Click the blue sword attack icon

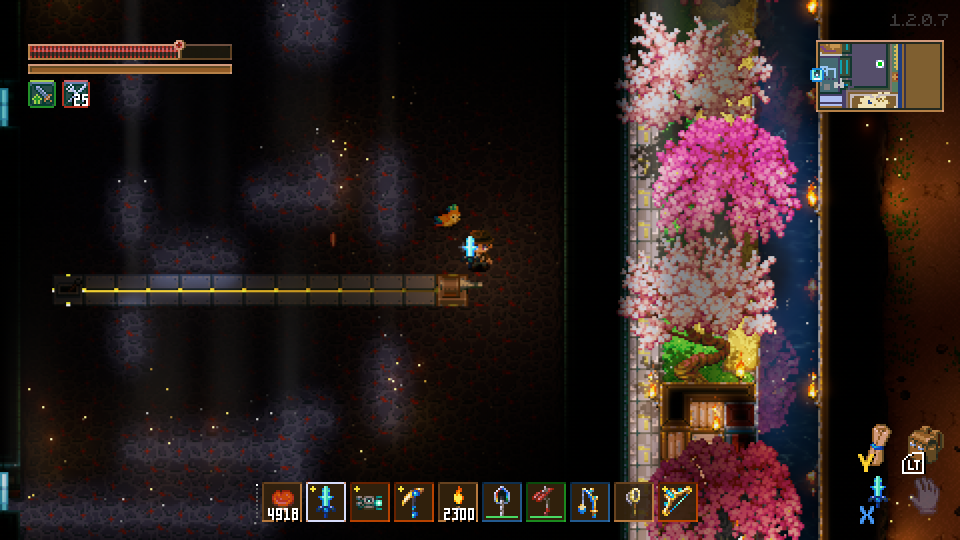(878, 491)
